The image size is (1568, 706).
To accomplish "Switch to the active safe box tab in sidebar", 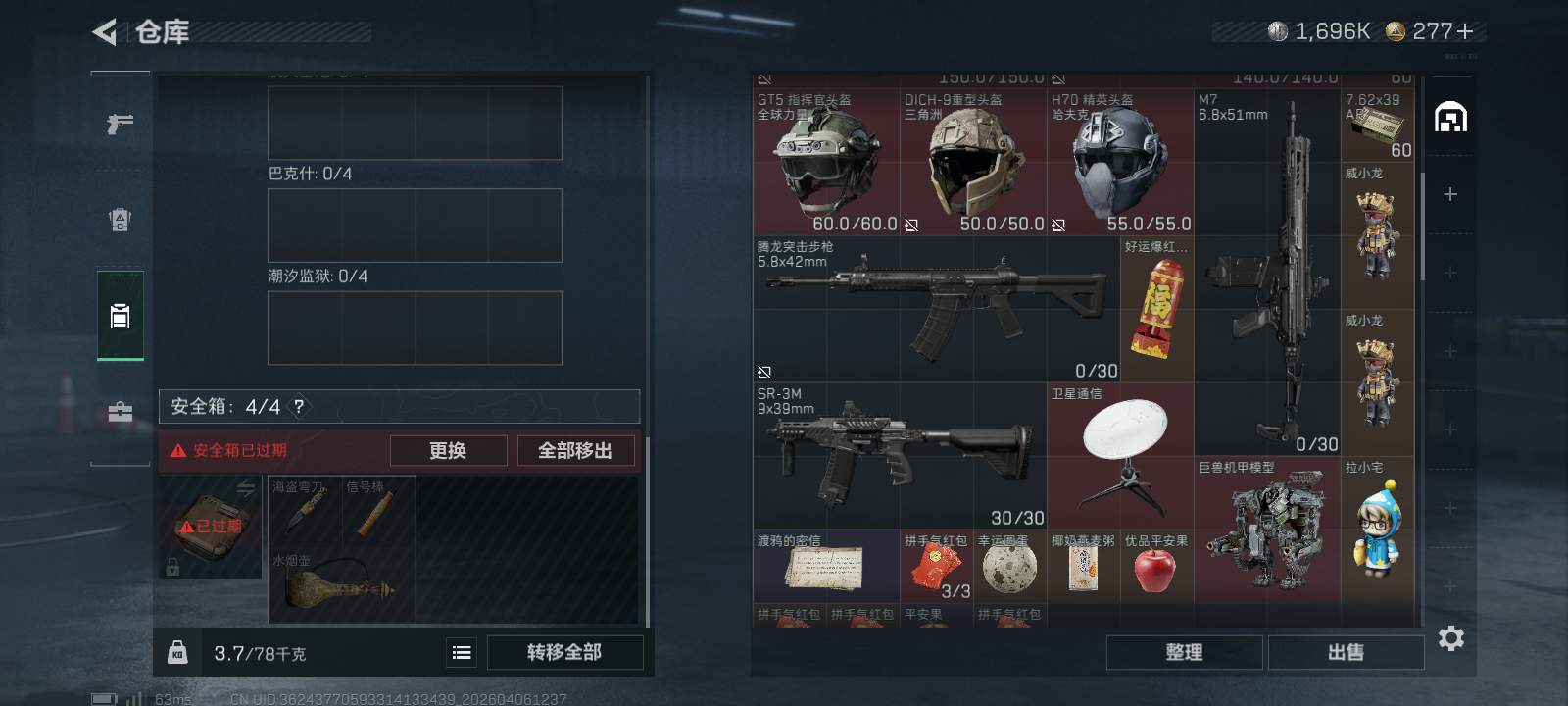I will coord(120,316).
